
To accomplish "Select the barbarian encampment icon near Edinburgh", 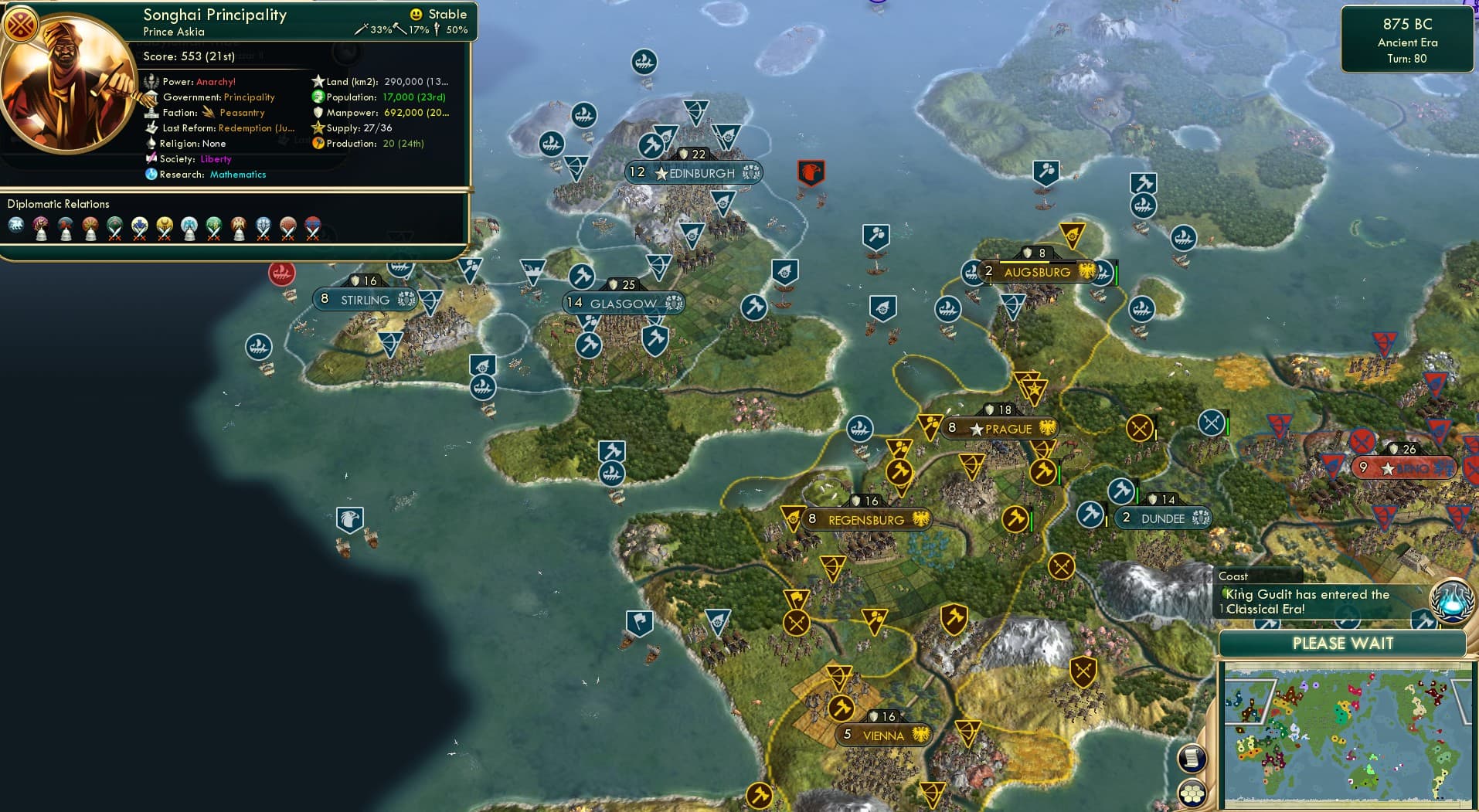I will 812,173.
